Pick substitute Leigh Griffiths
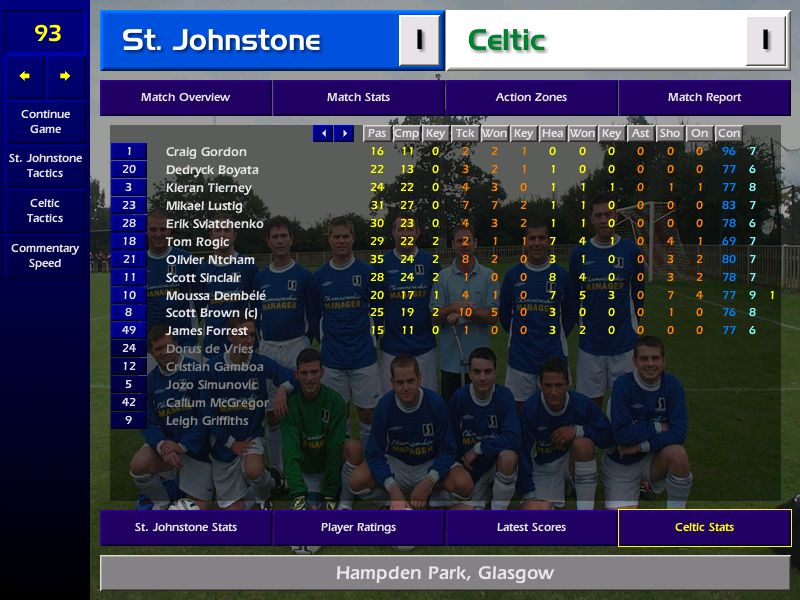This screenshot has width=800, height=600. [207, 421]
